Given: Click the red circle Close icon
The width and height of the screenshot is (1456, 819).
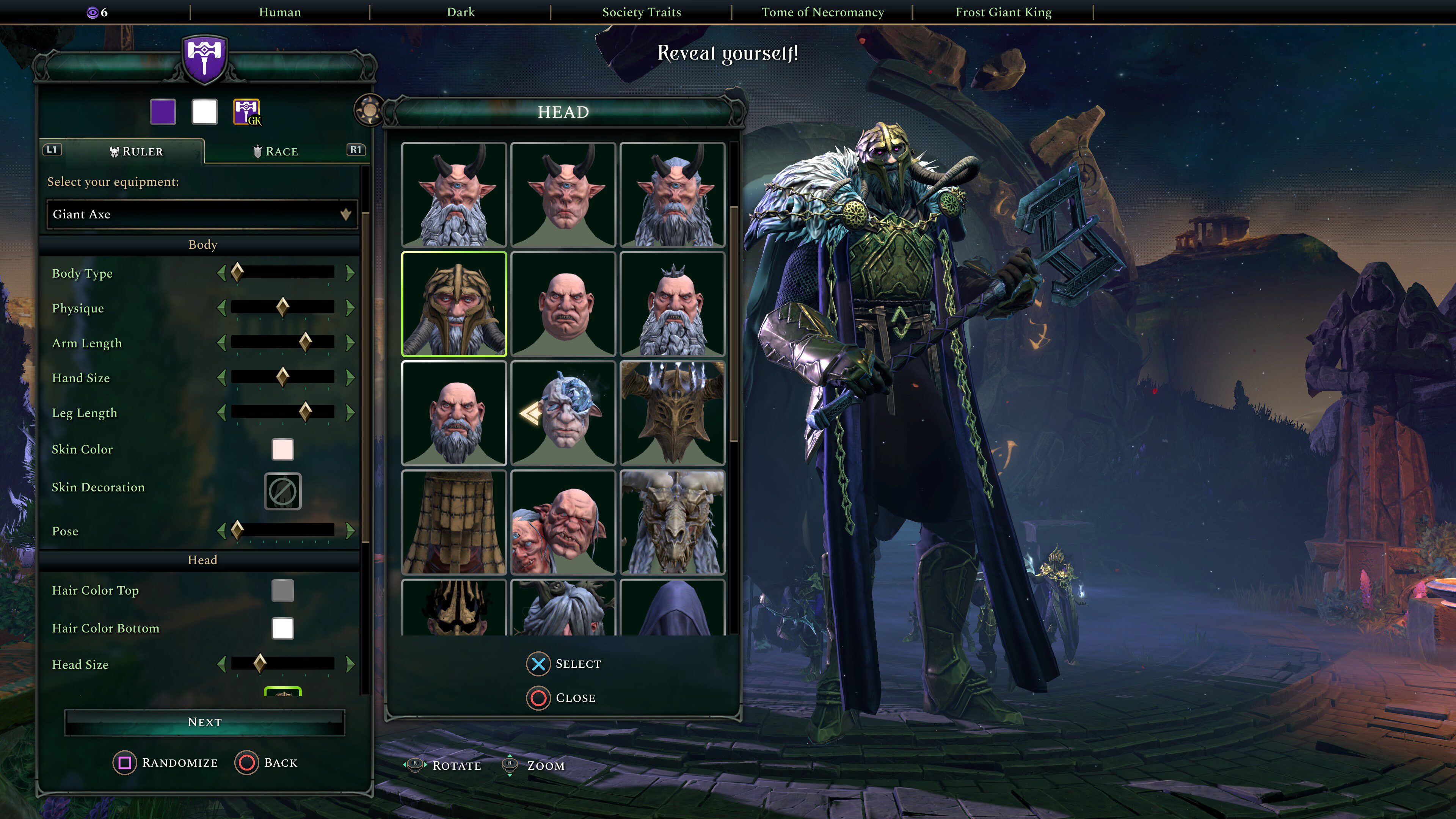Looking at the screenshot, I should coord(538,698).
